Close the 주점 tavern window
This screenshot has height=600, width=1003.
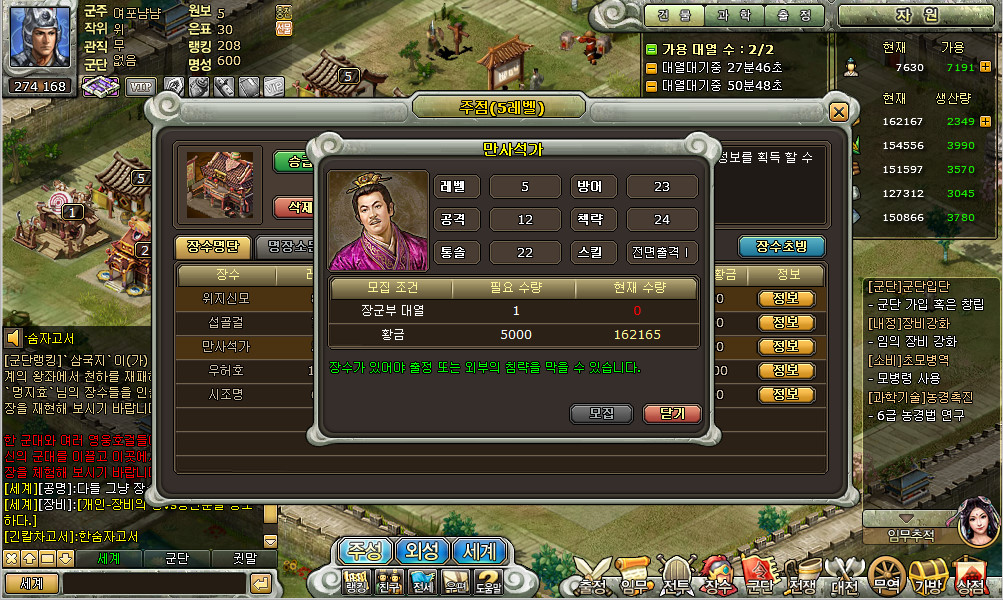click(839, 112)
